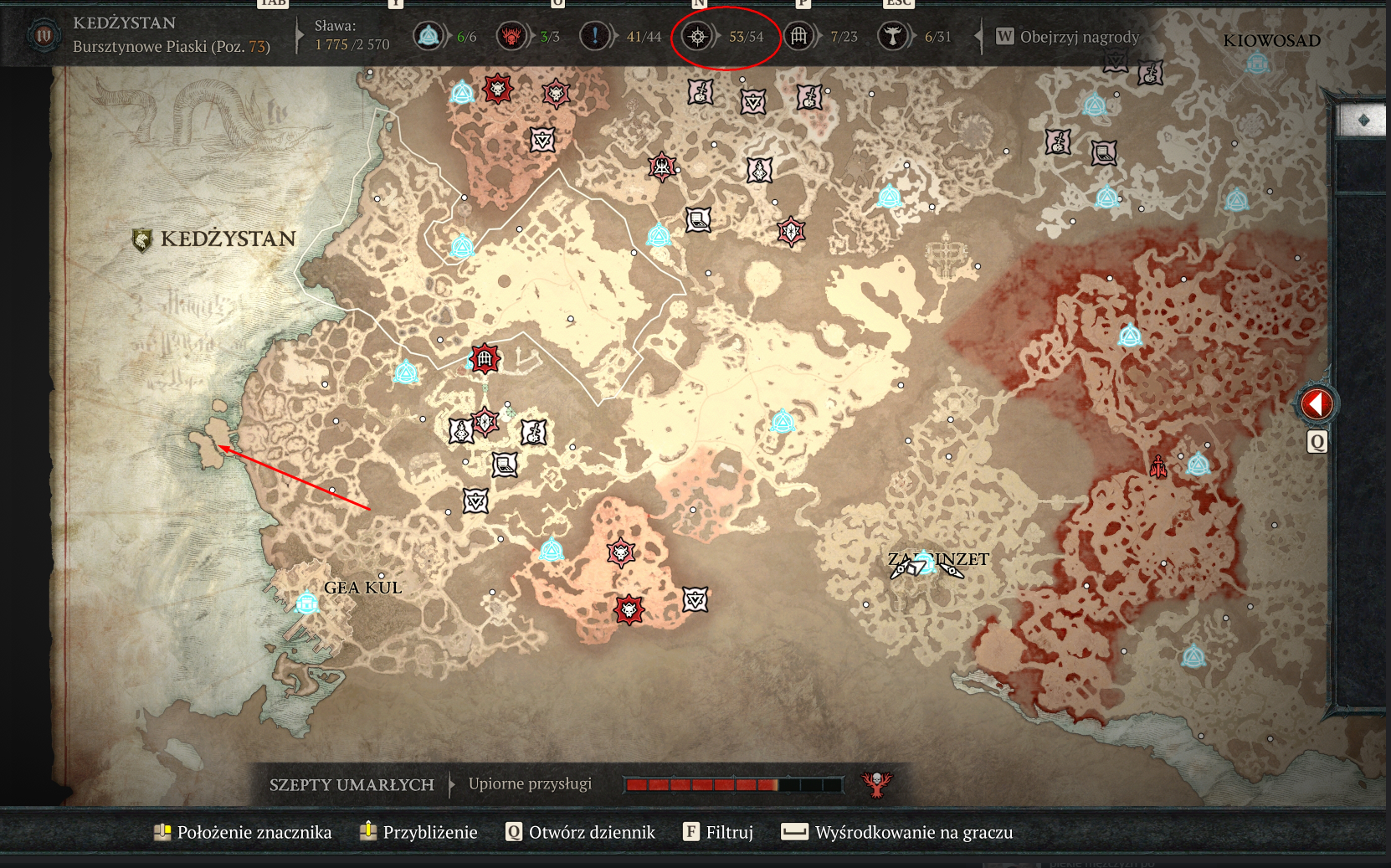Screen dimensions: 1391x868
Task: Select the Gea Kul waypoint marker
Action: pyautogui.click(x=307, y=603)
